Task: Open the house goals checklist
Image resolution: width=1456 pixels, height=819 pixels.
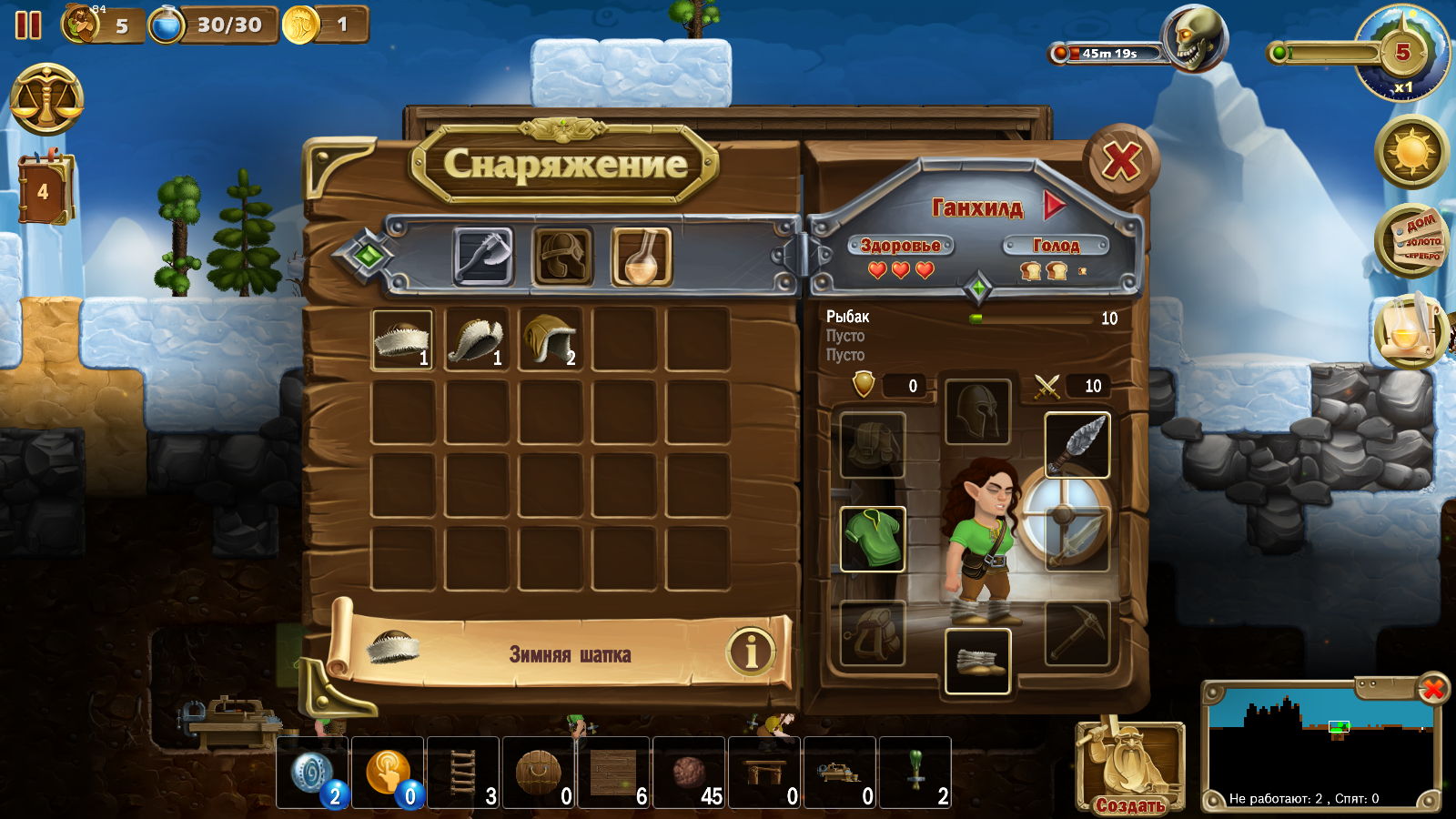Action: (1411, 240)
